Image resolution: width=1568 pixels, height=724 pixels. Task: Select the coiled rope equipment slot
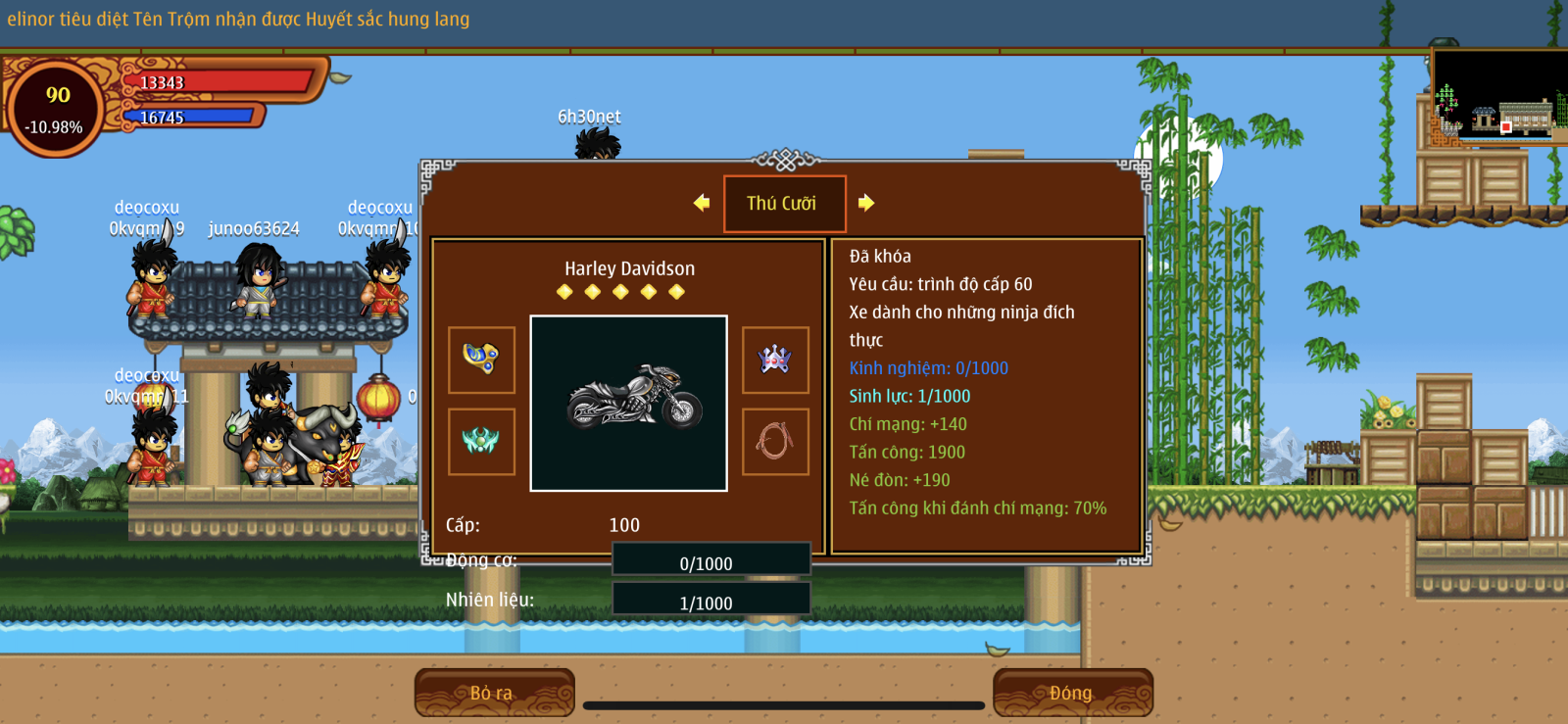click(775, 442)
